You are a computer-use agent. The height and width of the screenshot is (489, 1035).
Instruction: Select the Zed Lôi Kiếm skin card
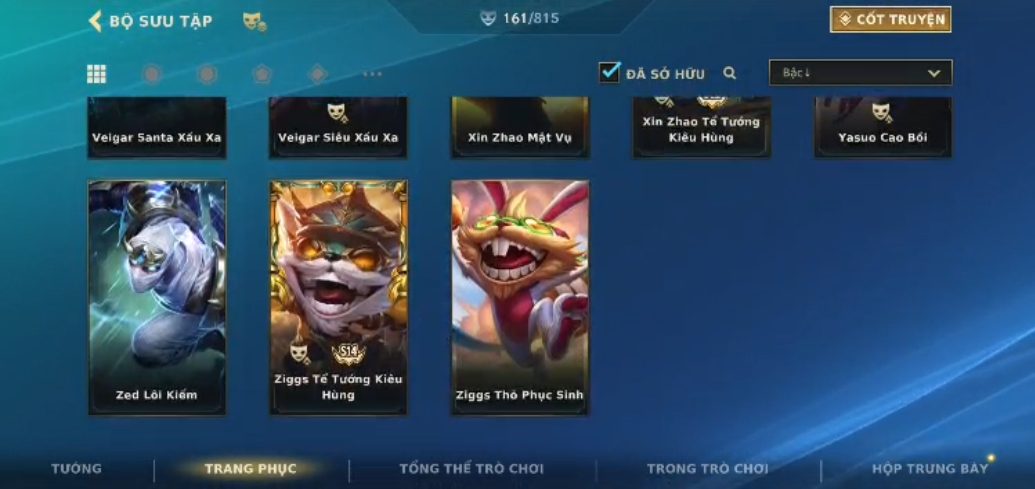click(157, 297)
